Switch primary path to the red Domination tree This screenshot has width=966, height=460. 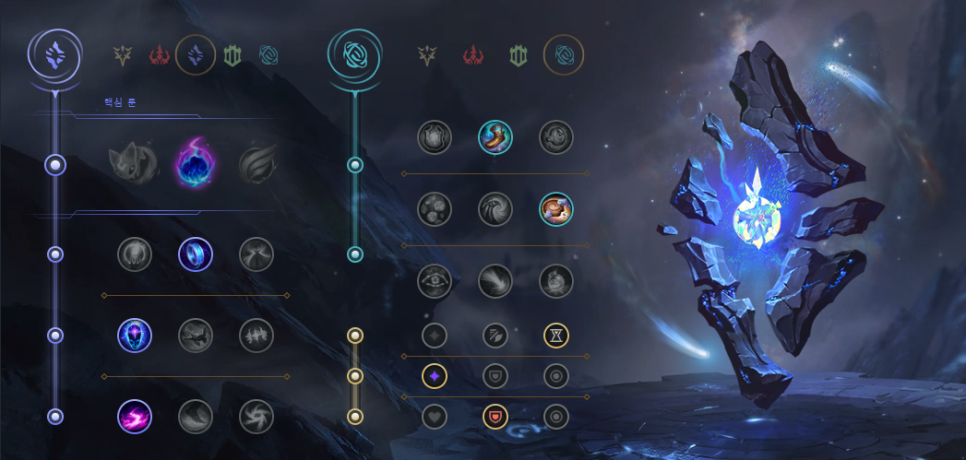159,56
